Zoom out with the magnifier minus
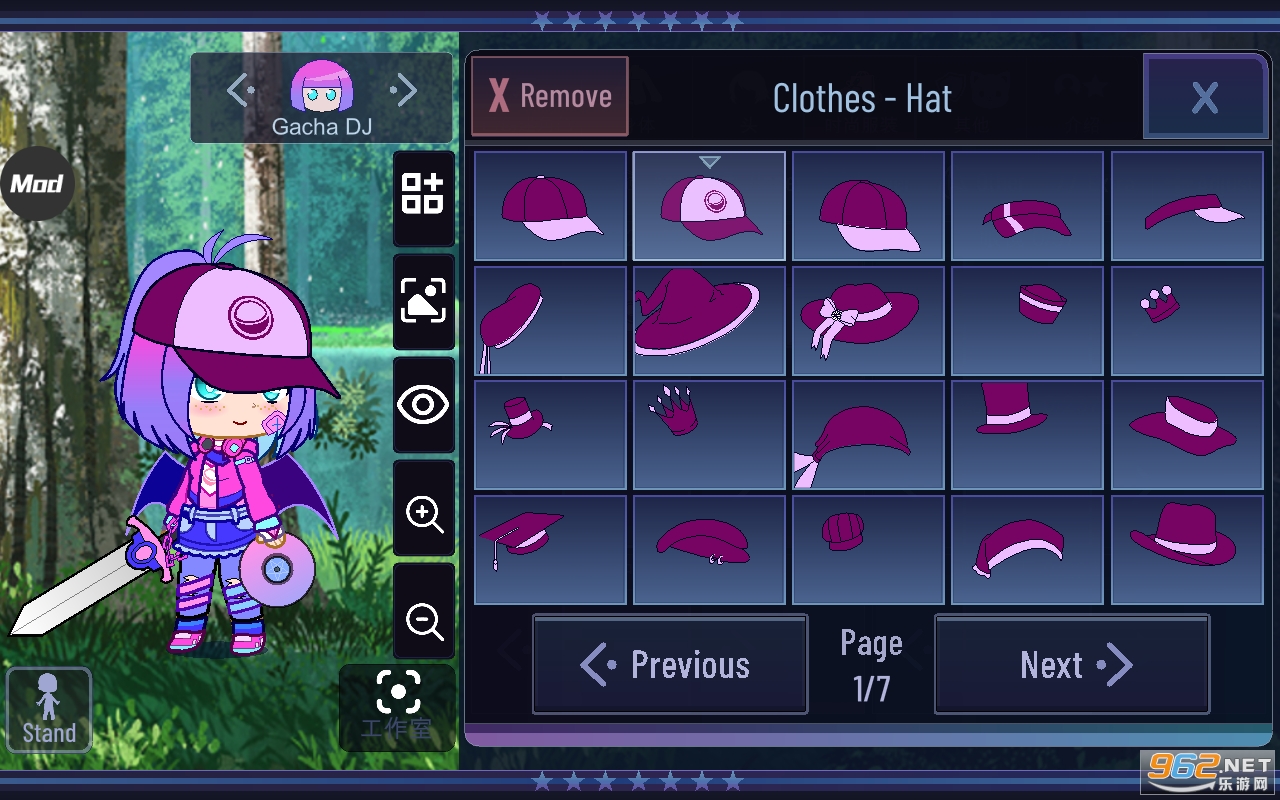Screen dimensions: 1280x800 point(424,621)
